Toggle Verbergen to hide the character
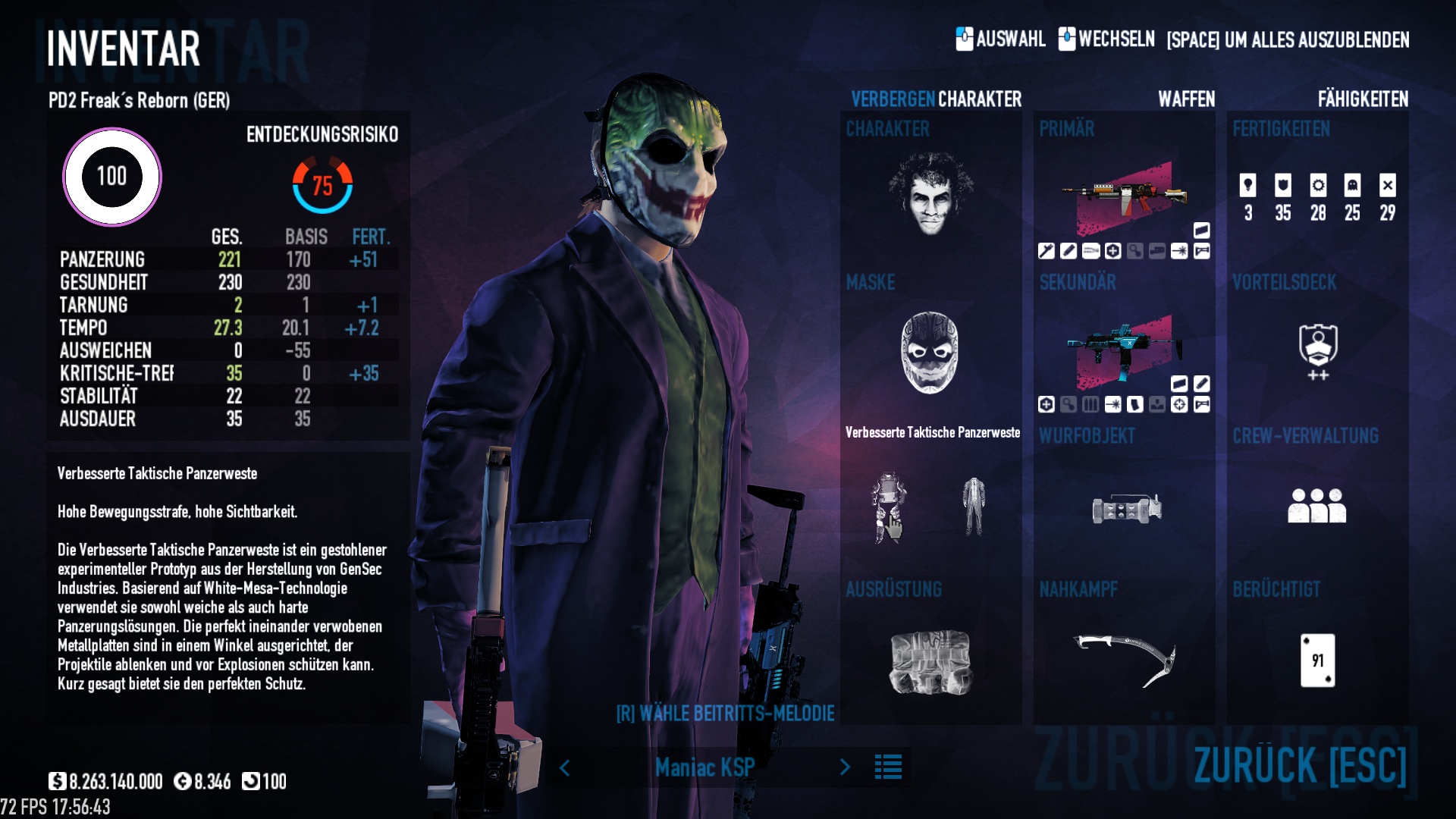The height and width of the screenshot is (819, 1456). click(893, 99)
